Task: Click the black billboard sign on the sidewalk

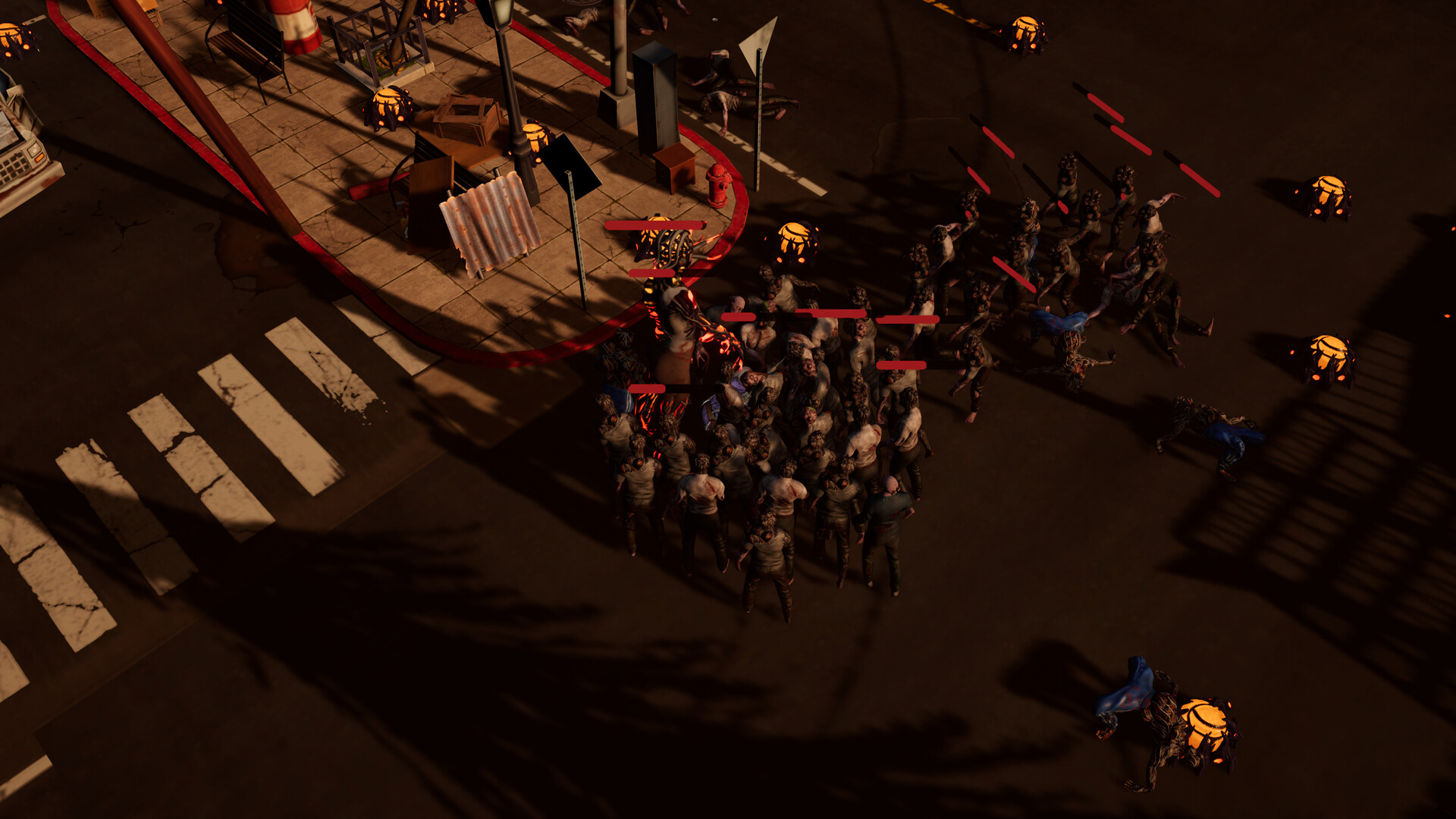Action: click(x=570, y=163)
